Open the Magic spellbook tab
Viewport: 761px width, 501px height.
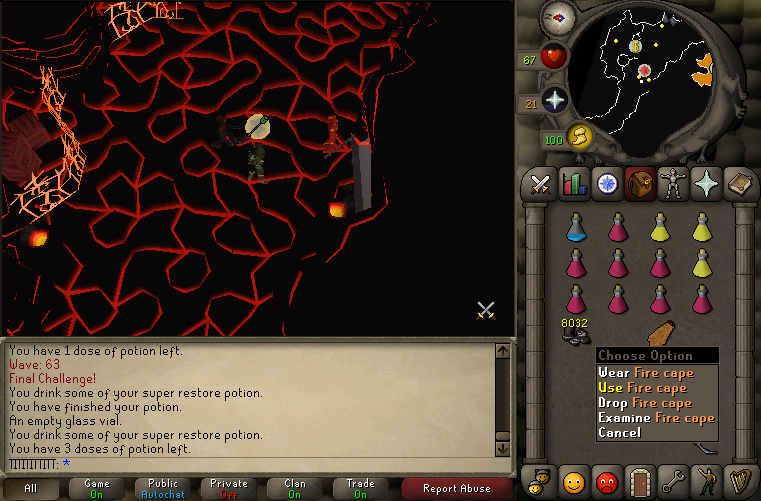(x=740, y=184)
